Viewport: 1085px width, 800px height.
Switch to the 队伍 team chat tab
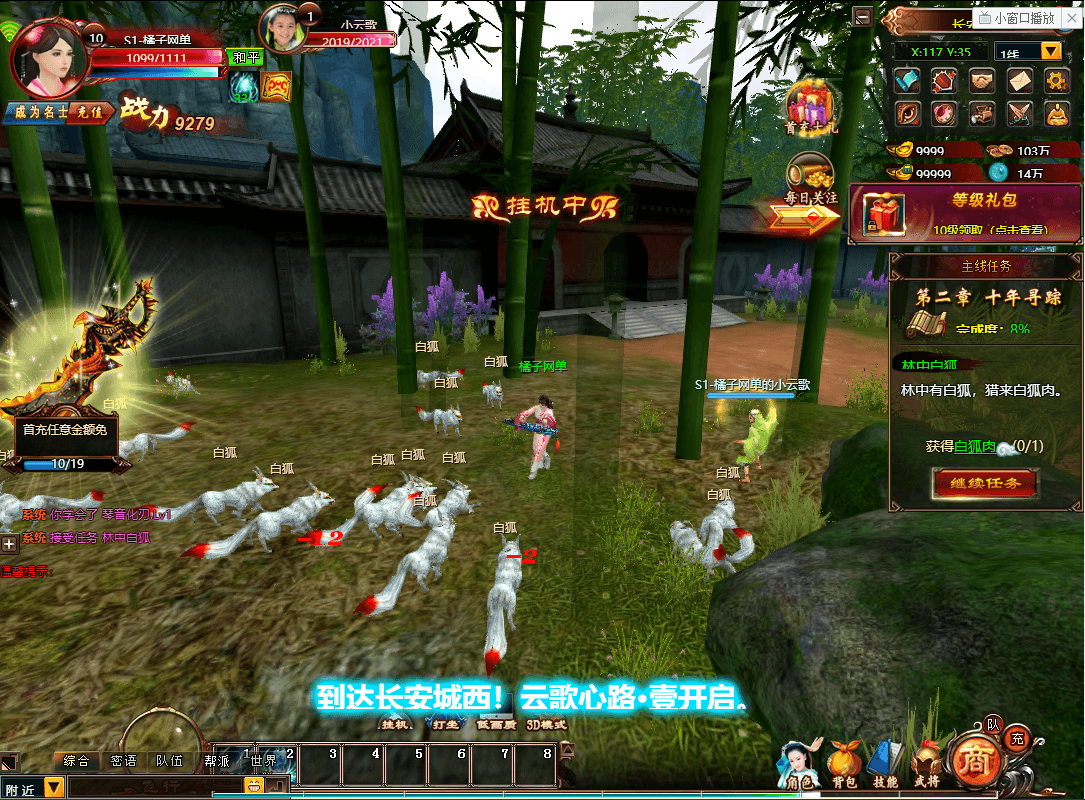tap(170, 761)
